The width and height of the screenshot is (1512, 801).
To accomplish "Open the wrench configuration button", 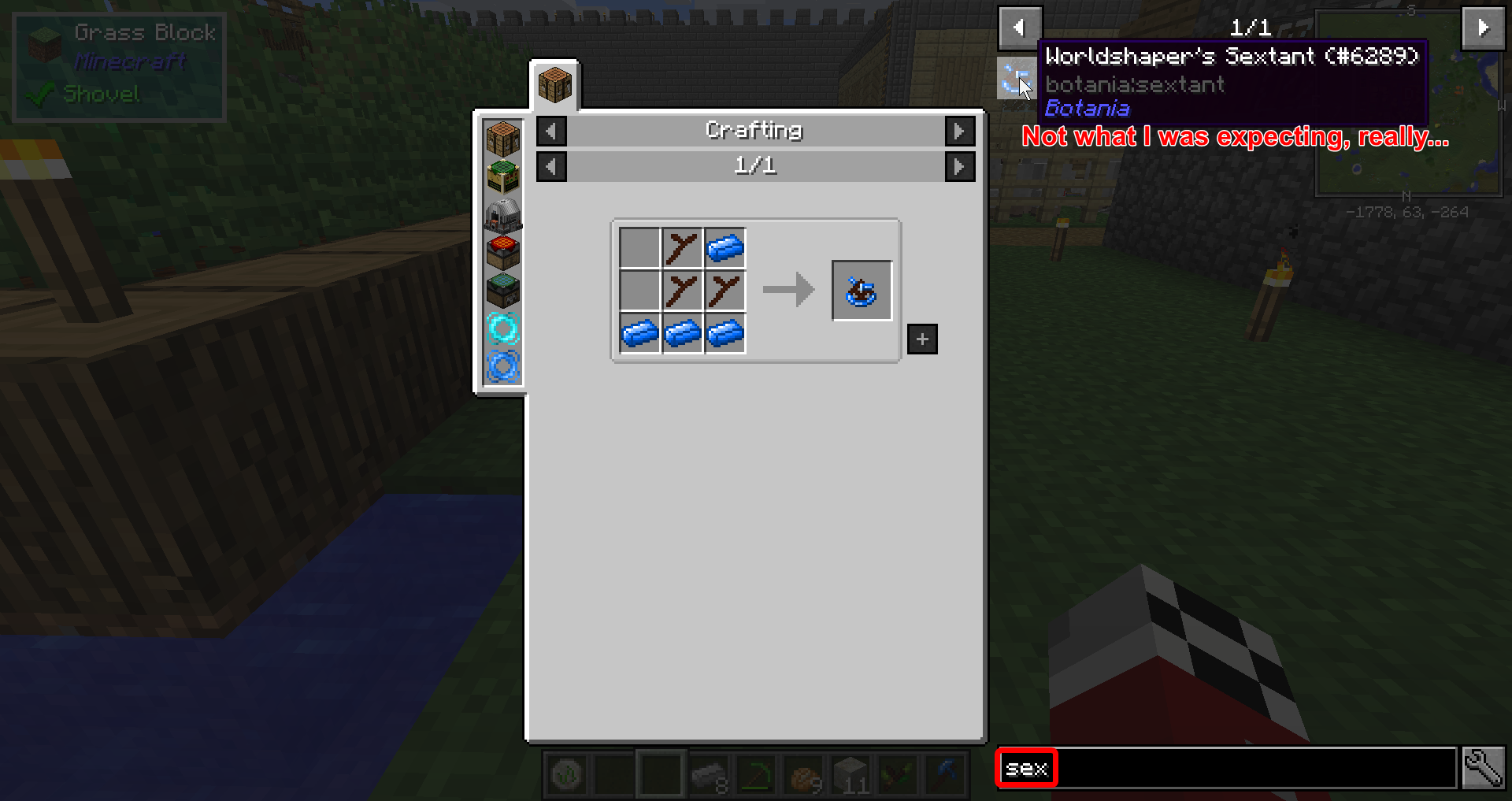I will click(1483, 768).
